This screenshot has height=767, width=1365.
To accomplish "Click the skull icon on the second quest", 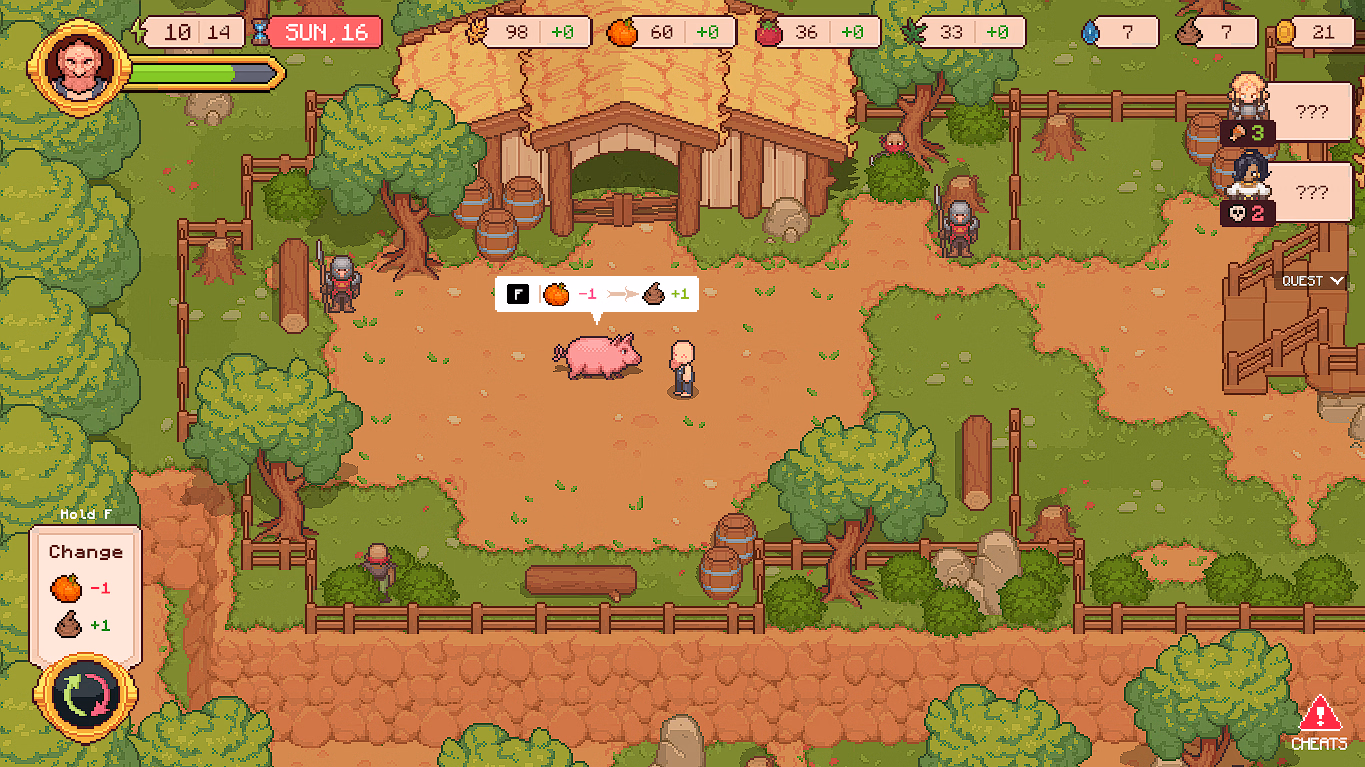I will [x=1237, y=212].
